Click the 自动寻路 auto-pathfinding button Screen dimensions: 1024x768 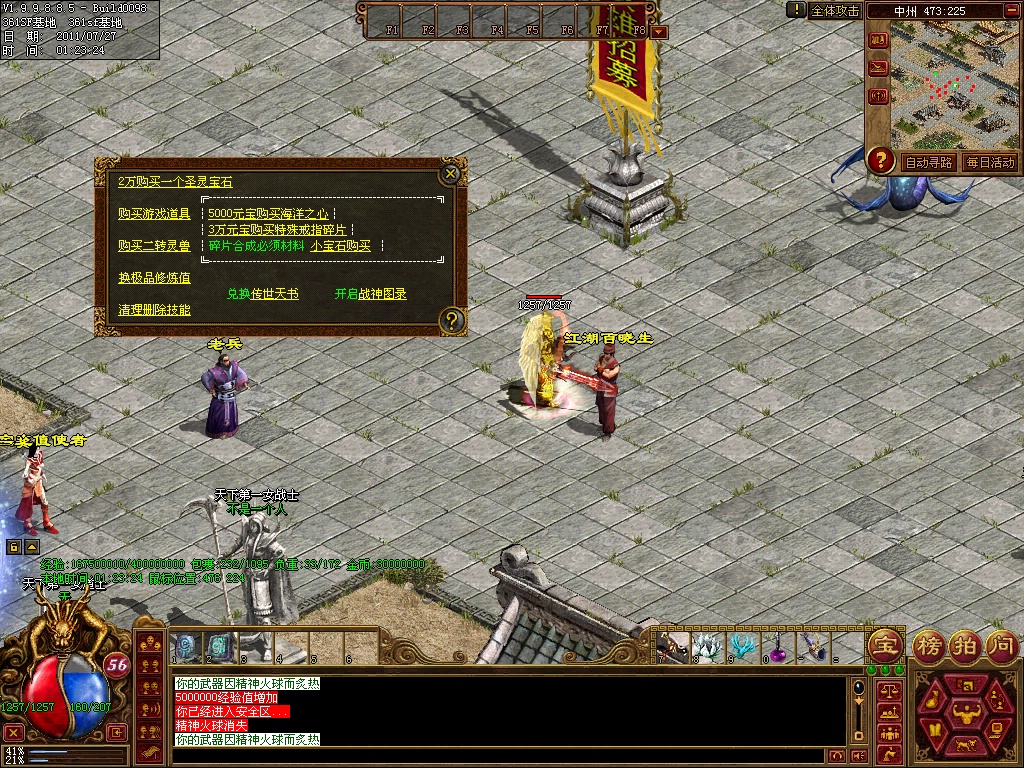(x=928, y=162)
